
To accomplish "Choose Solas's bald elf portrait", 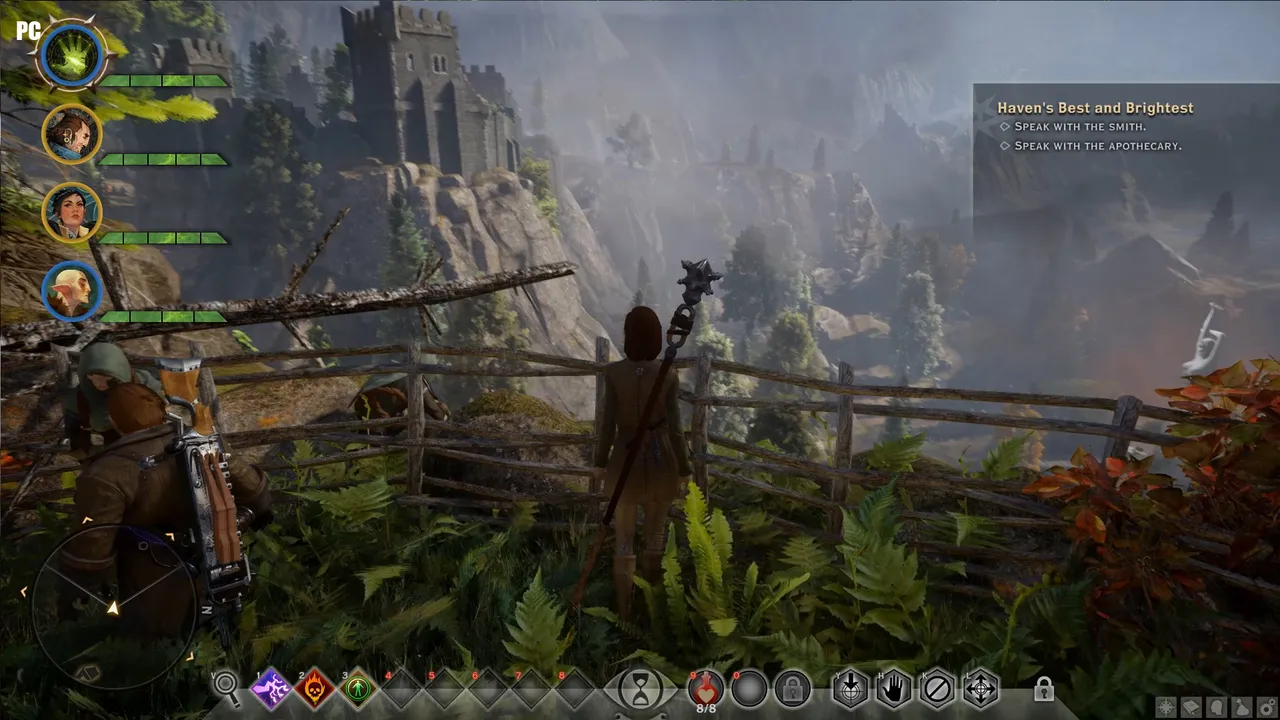I will [x=72, y=291].
